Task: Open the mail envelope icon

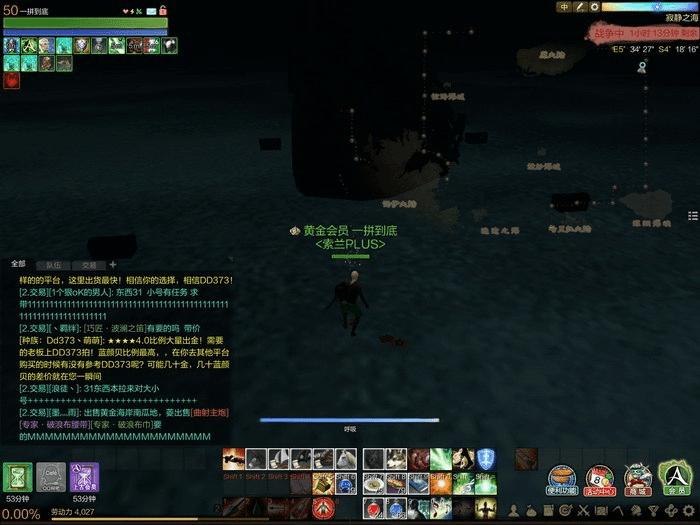Action: pyautogui.click(x=150, y=11)
